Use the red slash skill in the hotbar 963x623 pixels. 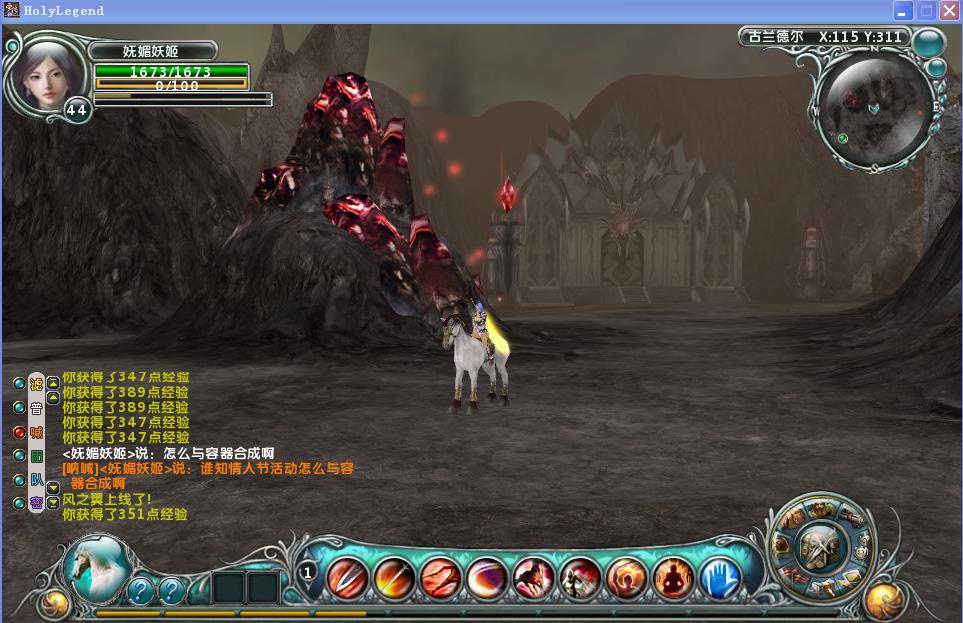(348, 577)
